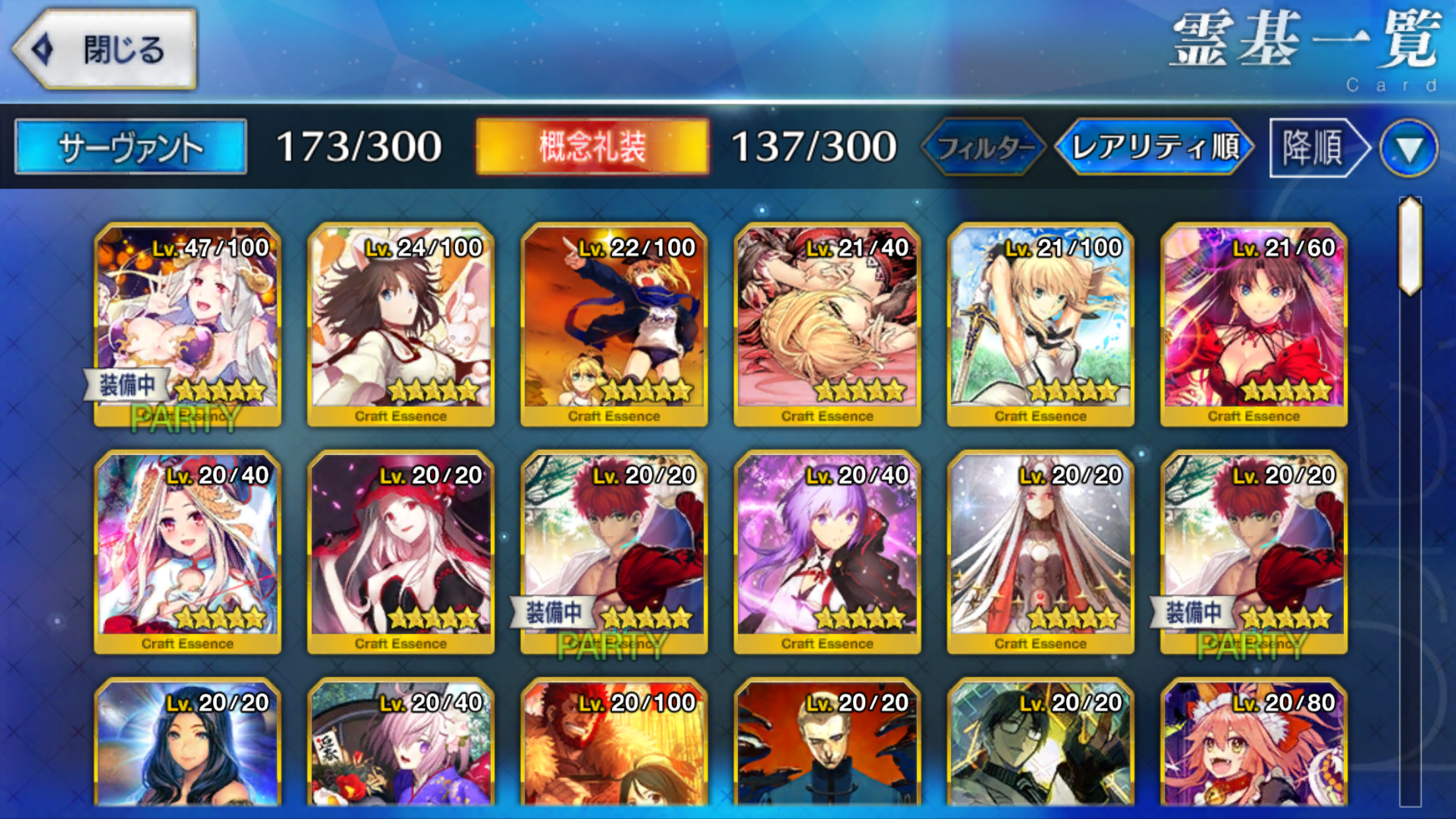This screenshot has width=1456, height=819.
Task: Switch to the 概念礼装 tab
Action: [x=592, y=146]
